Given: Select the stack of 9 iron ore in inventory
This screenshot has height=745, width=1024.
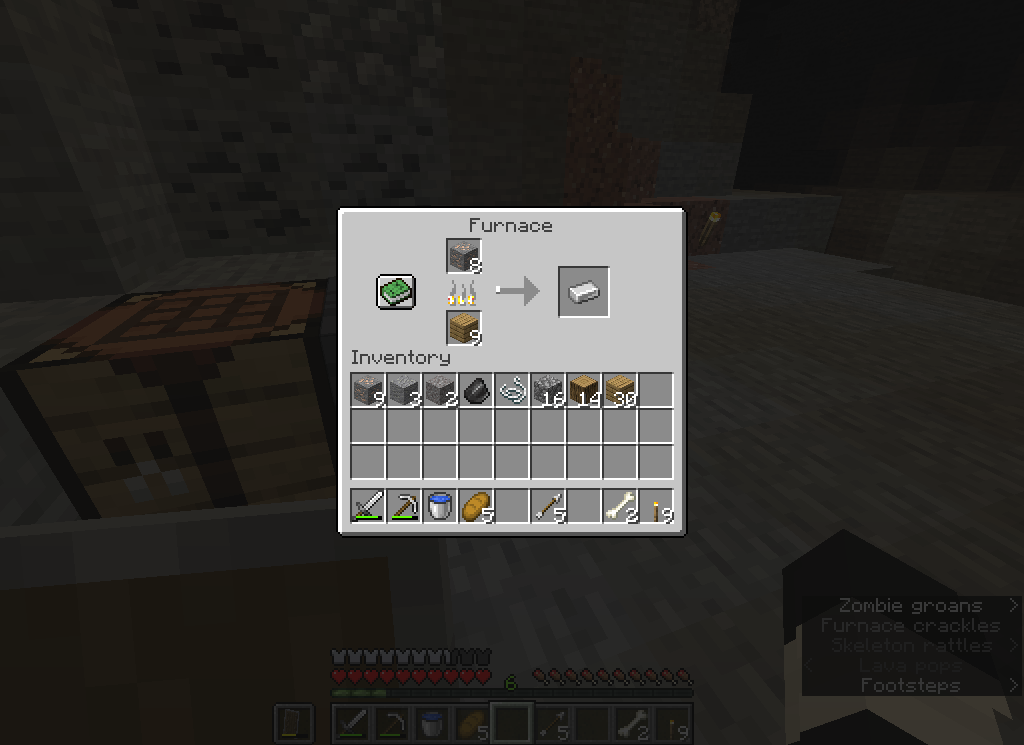Looking at the screenshot, I should [368, 390].
